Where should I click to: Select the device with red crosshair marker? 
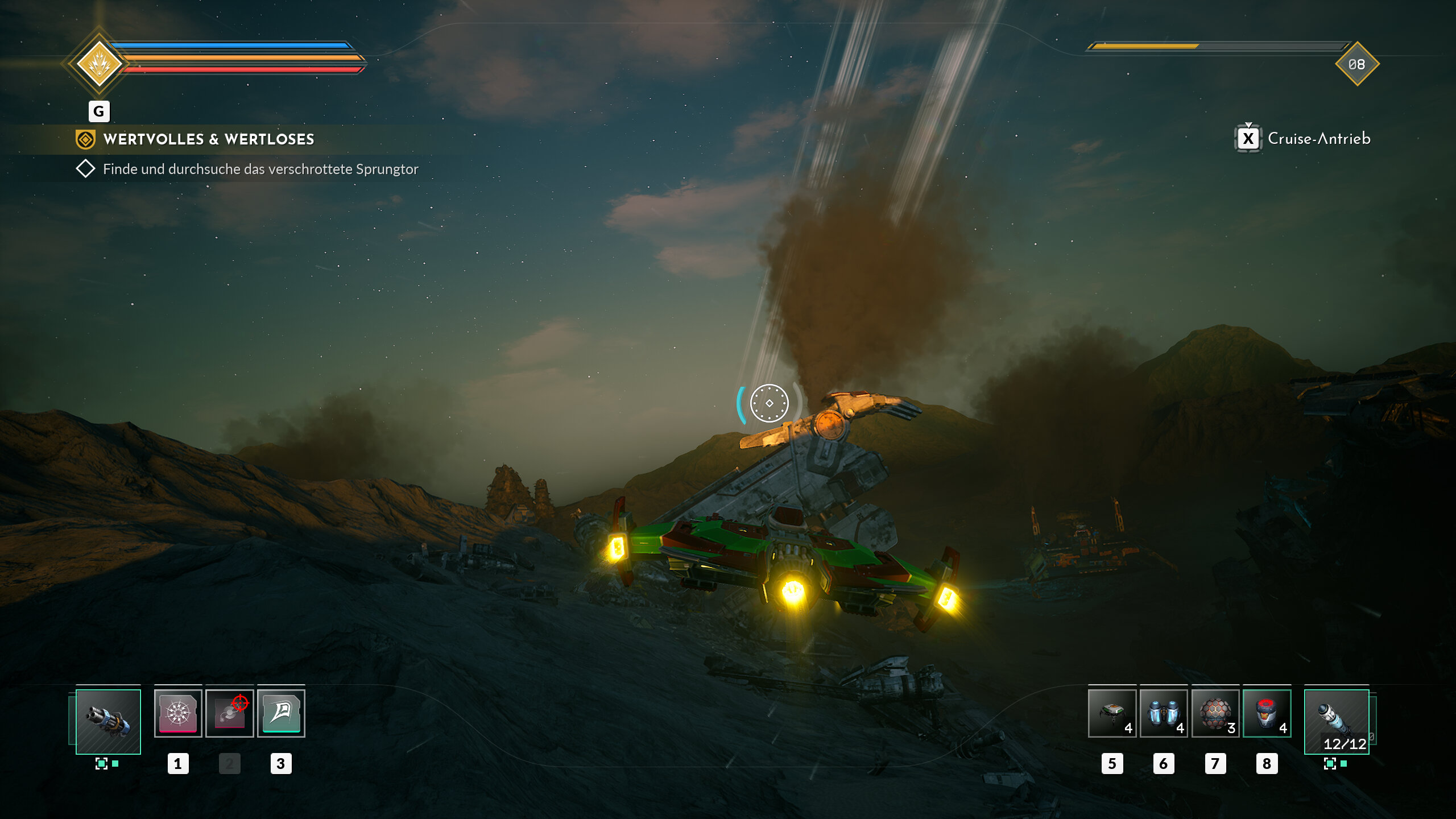click(229, 713)
